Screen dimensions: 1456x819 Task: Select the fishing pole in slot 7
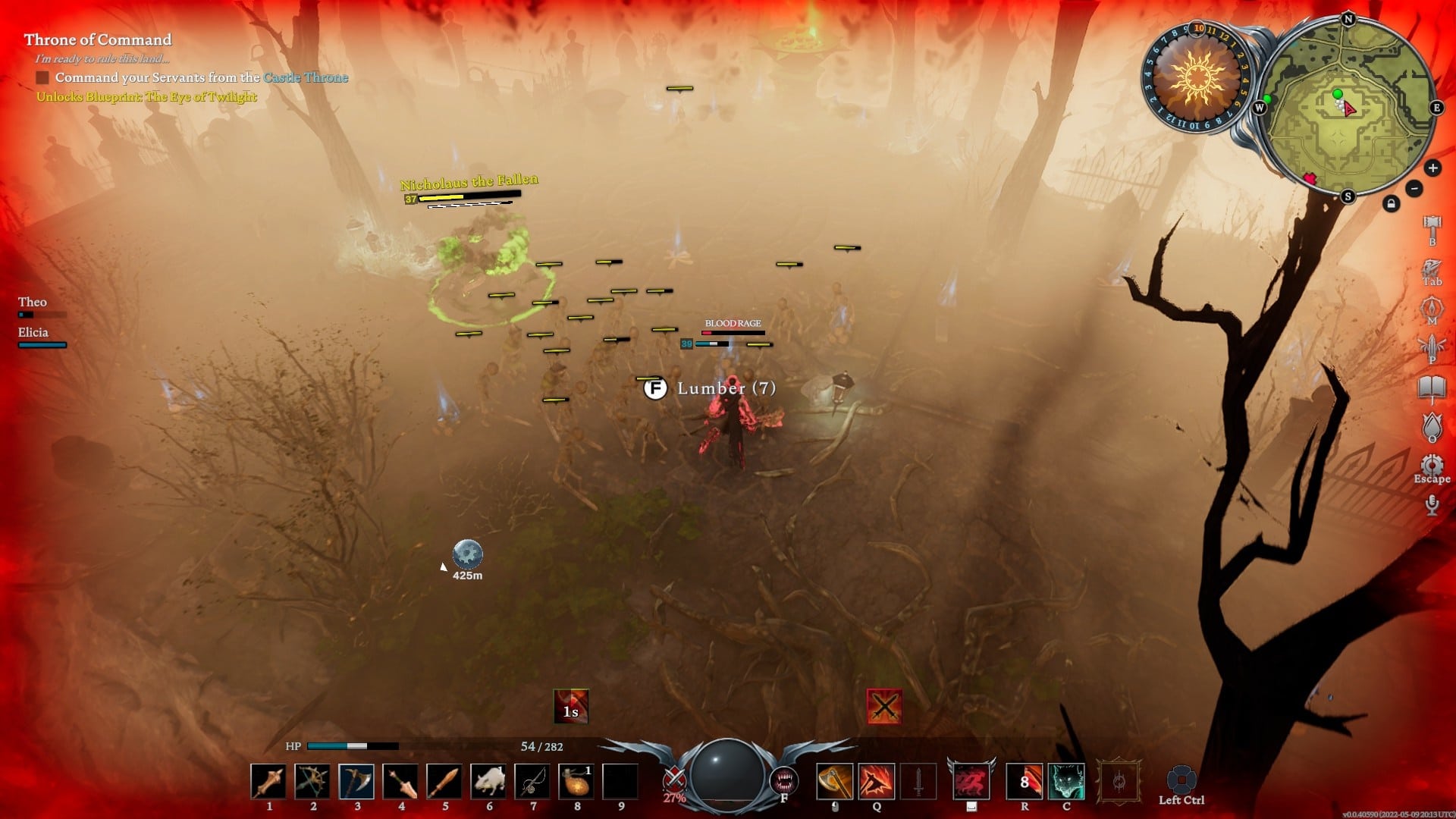532,782
